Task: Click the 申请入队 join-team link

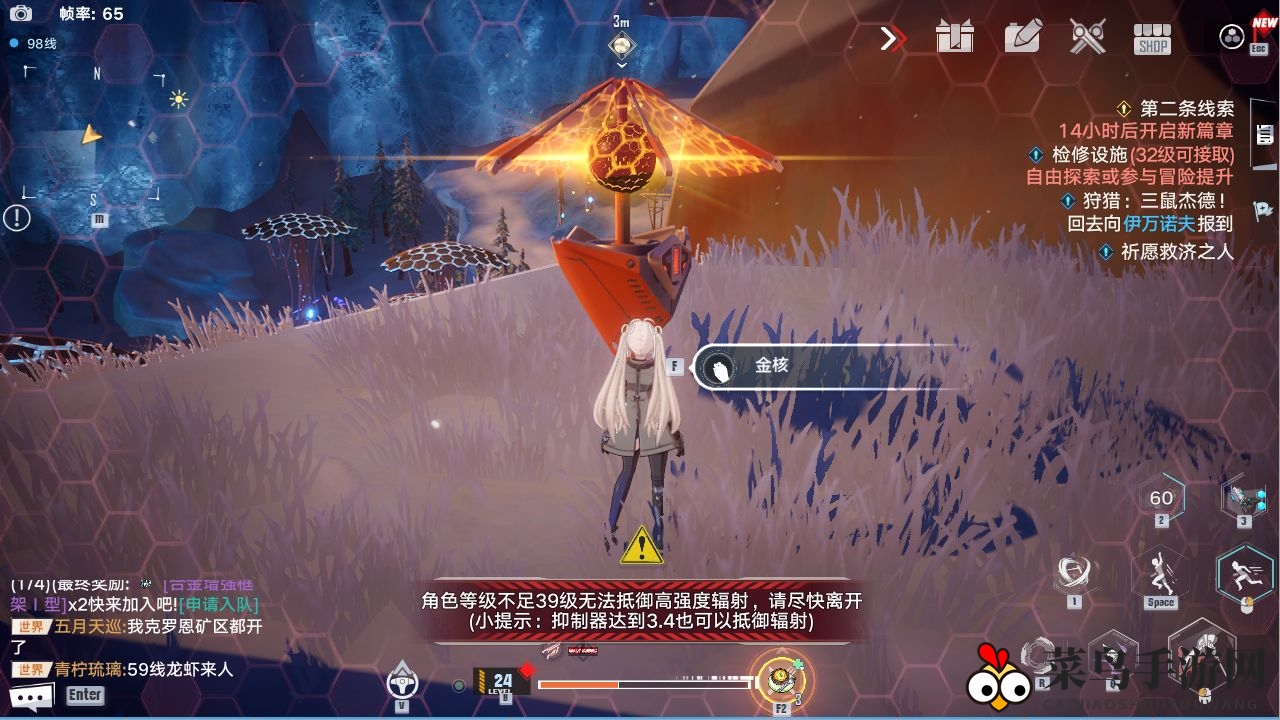Action: tap(218, 606)
